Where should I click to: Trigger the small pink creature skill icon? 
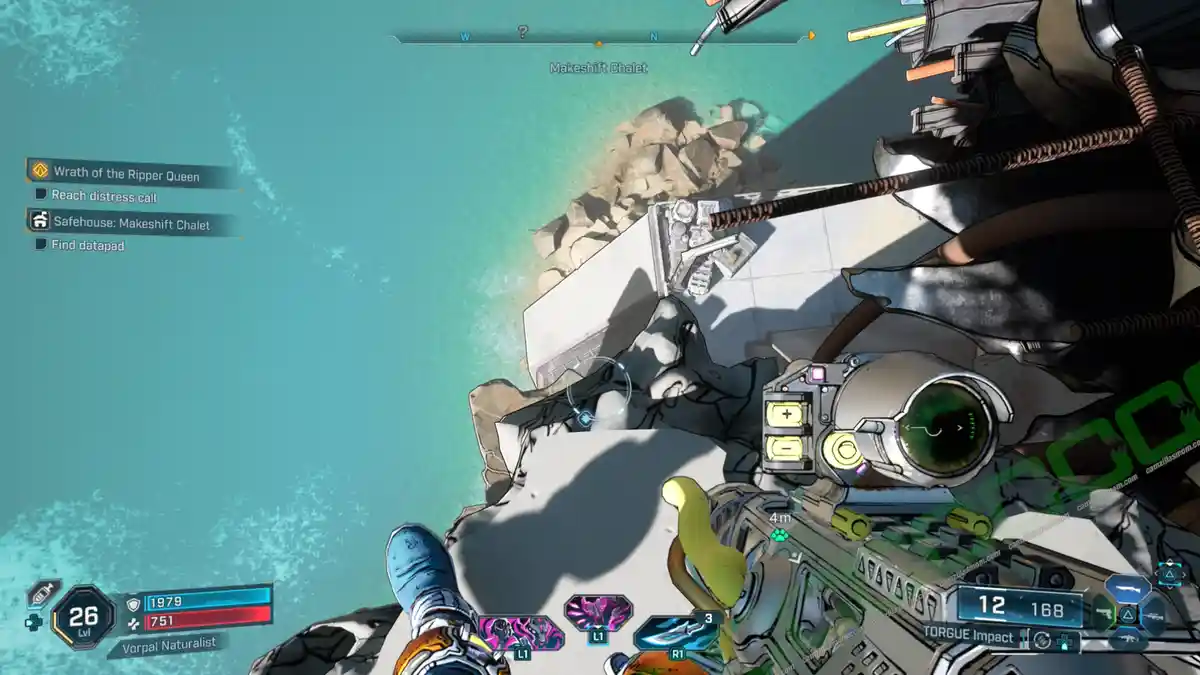pyautogui.click(x=598, y=611)
